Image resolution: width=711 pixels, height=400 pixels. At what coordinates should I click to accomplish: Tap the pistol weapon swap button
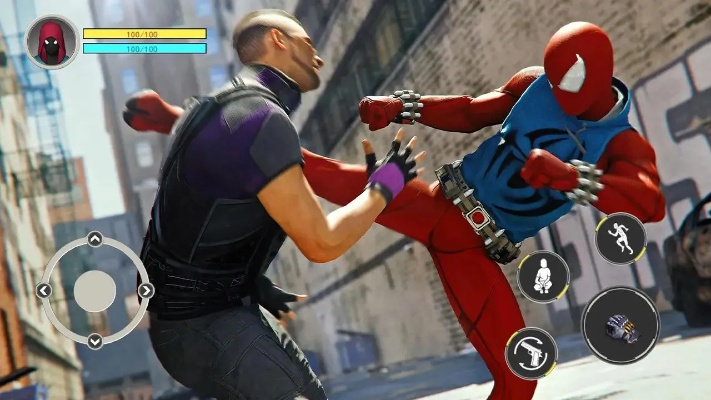click(531, 353)
